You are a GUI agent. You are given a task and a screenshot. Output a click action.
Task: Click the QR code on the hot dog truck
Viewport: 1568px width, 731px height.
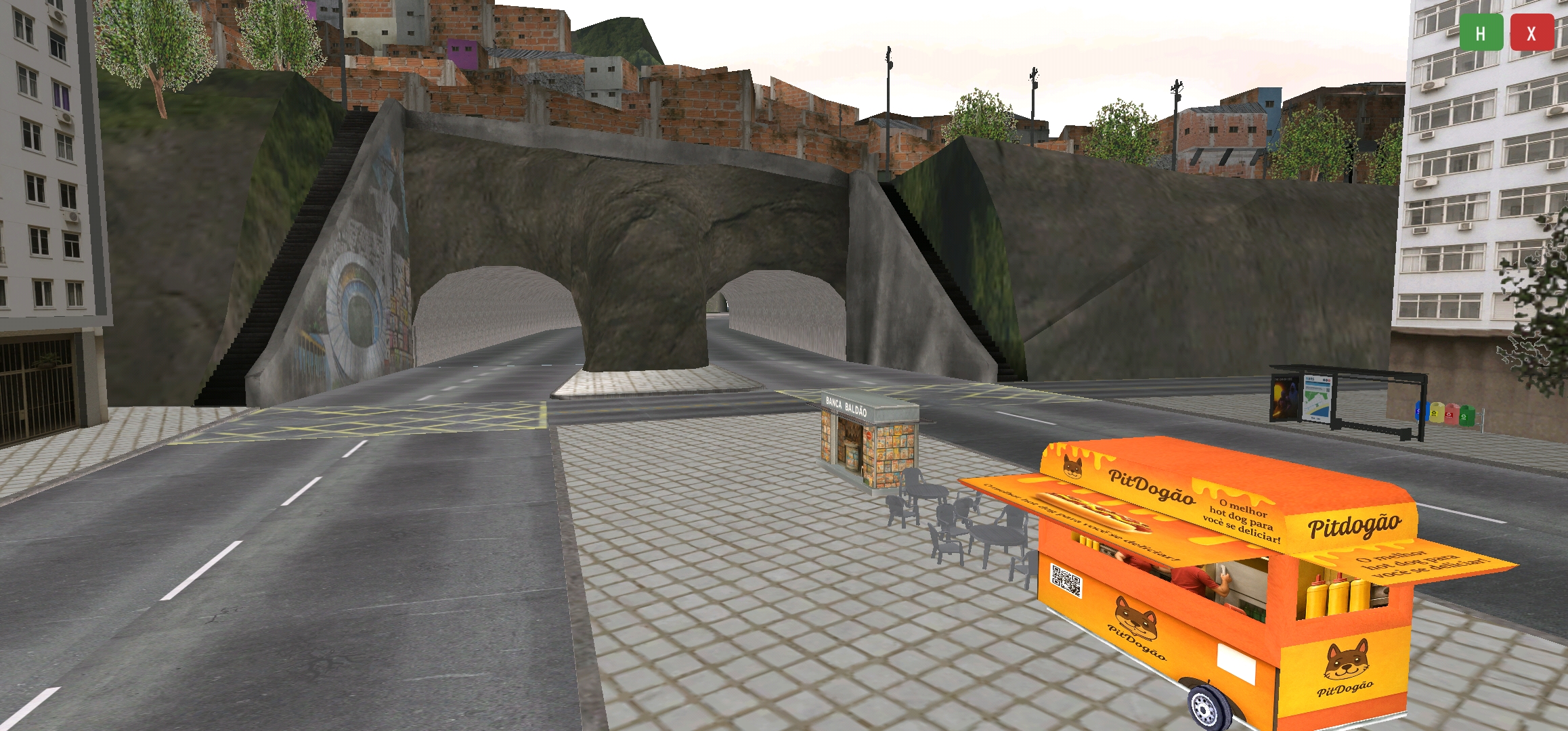point(1065,581)
